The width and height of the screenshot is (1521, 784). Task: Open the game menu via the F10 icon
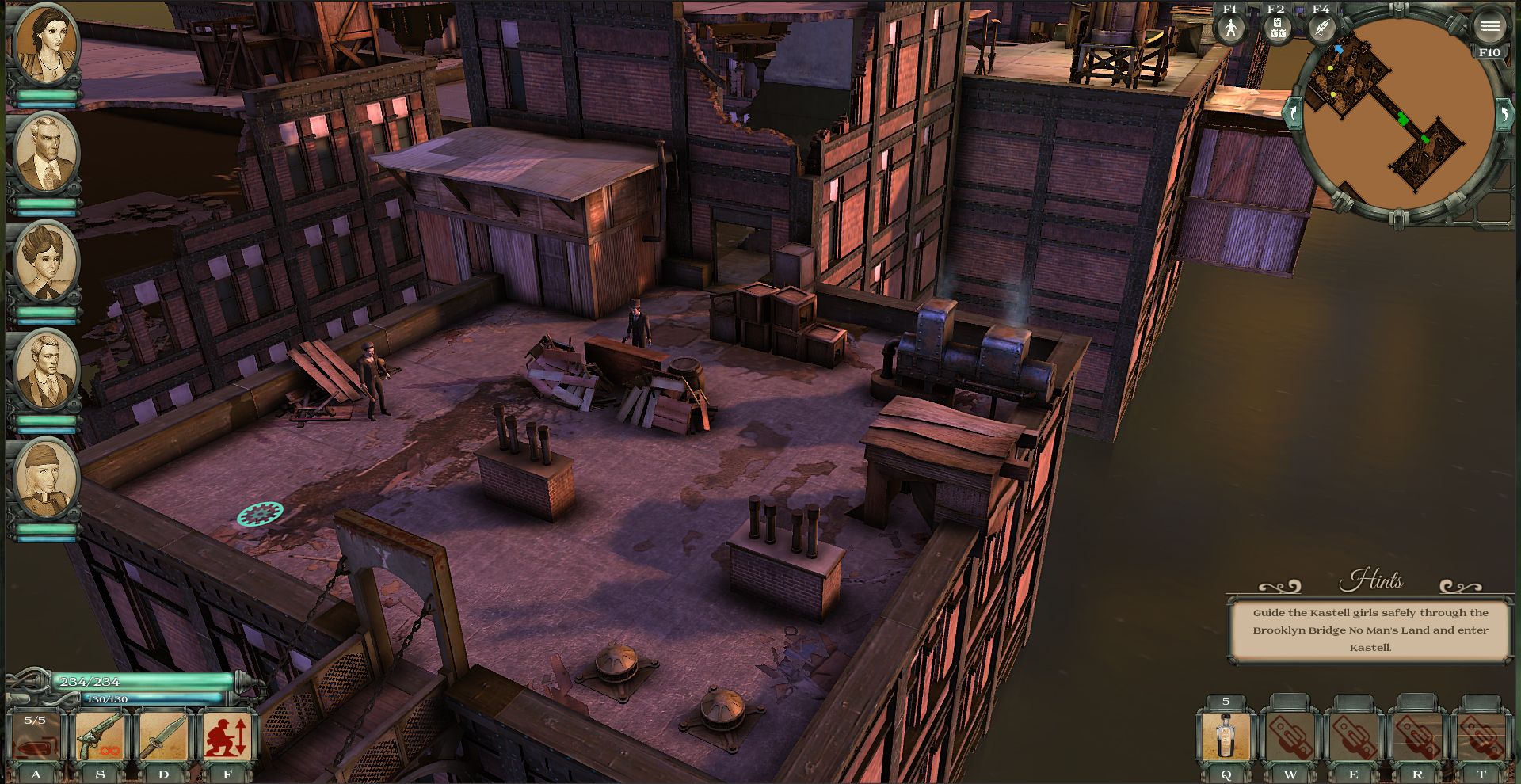tap(1489, 28)
